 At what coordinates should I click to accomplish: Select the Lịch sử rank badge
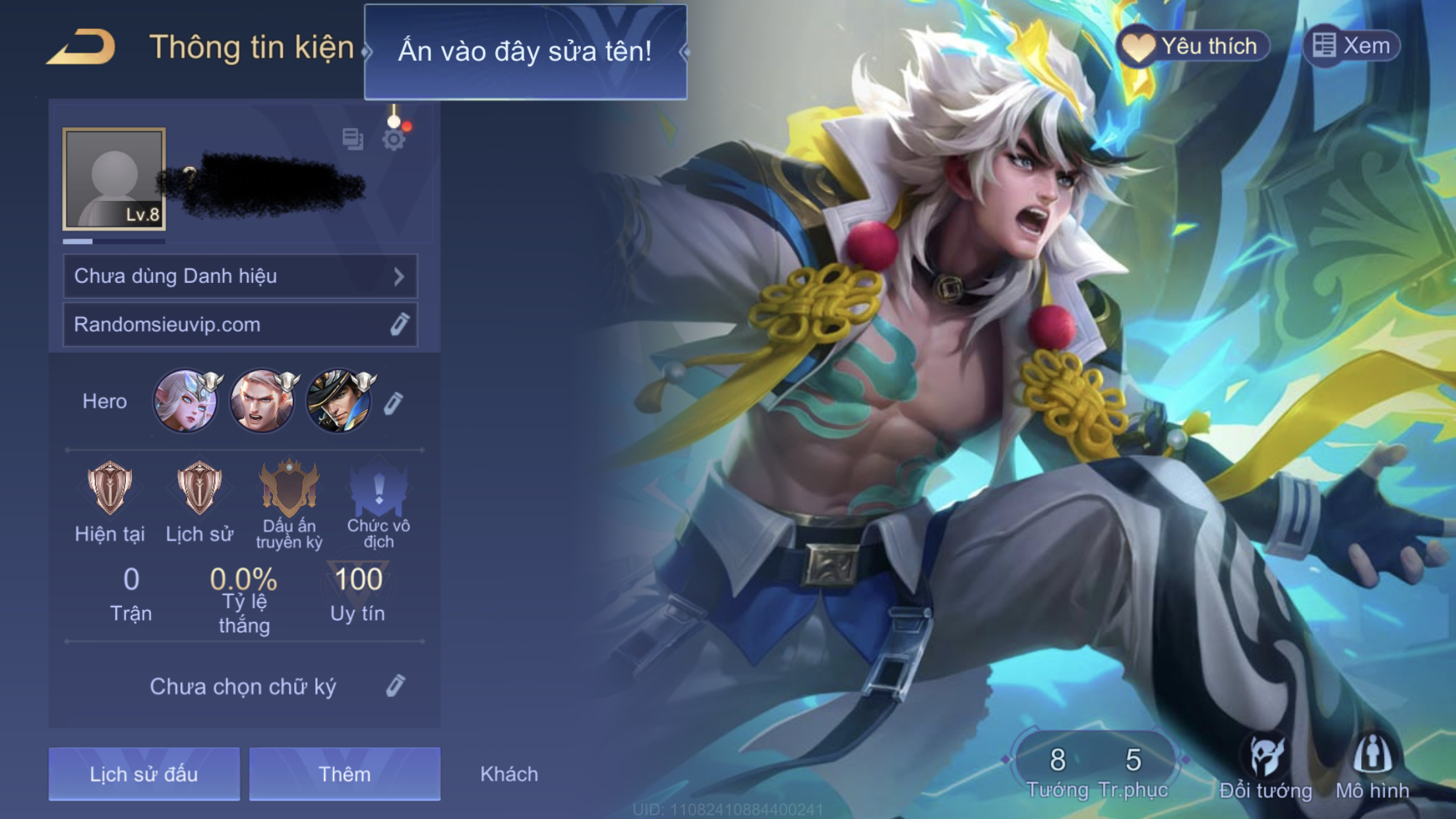pos(199,489)
